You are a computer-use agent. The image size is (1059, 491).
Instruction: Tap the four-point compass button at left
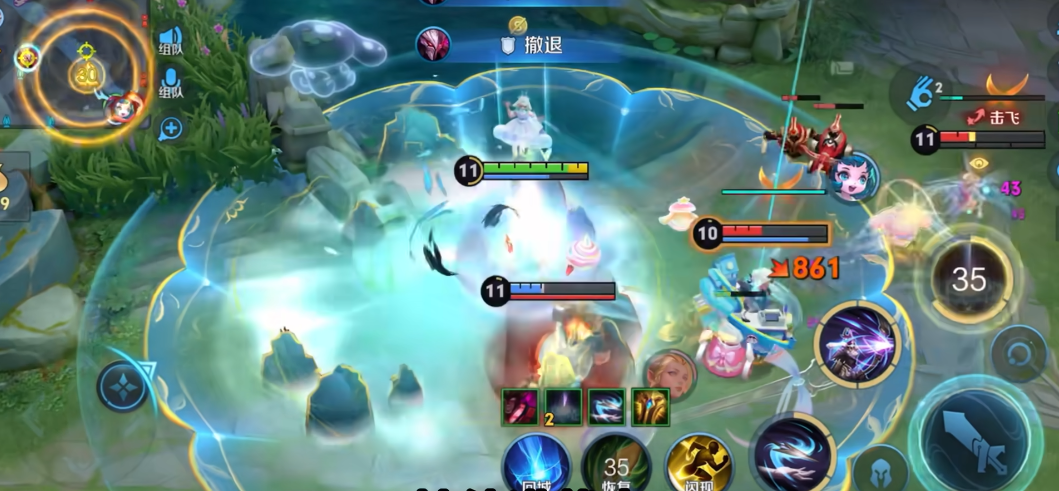pyautogui.click(x=123, y=386)
